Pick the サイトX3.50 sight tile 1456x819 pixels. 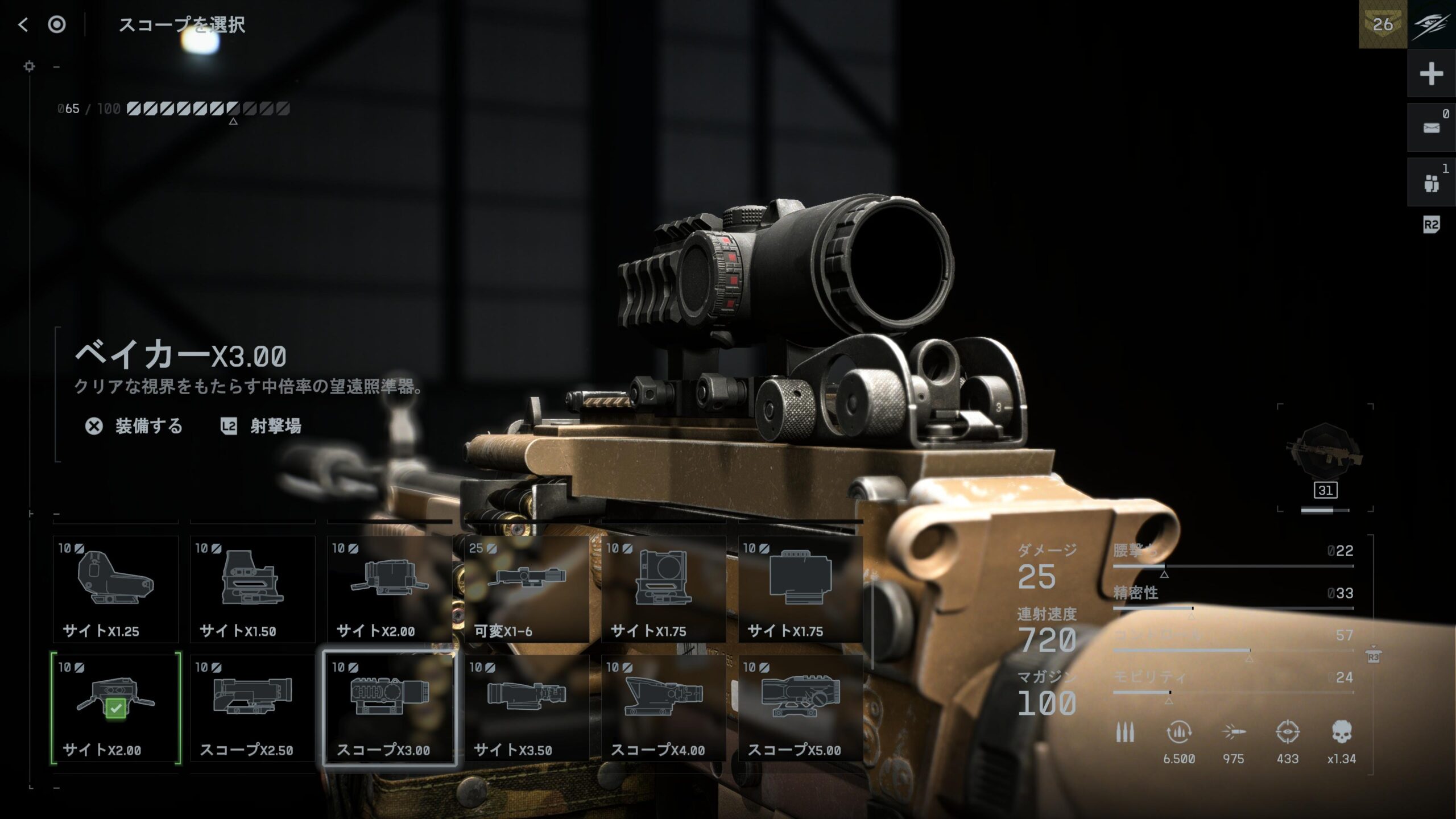(527, 708)
